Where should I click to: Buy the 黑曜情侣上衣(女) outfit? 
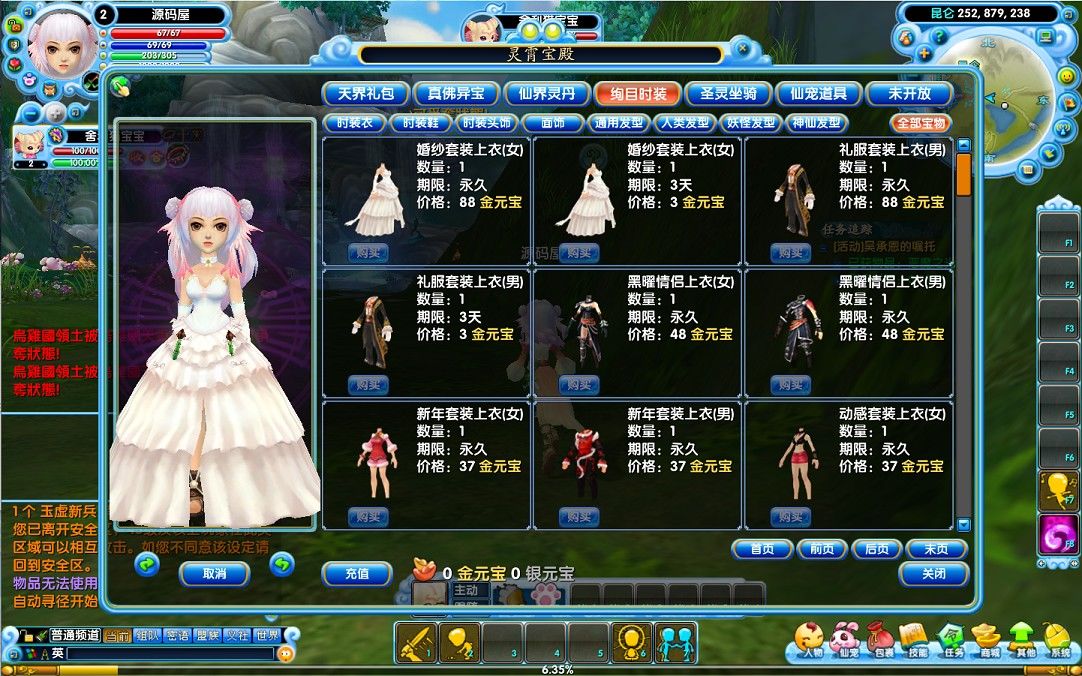tap(579, 384)
